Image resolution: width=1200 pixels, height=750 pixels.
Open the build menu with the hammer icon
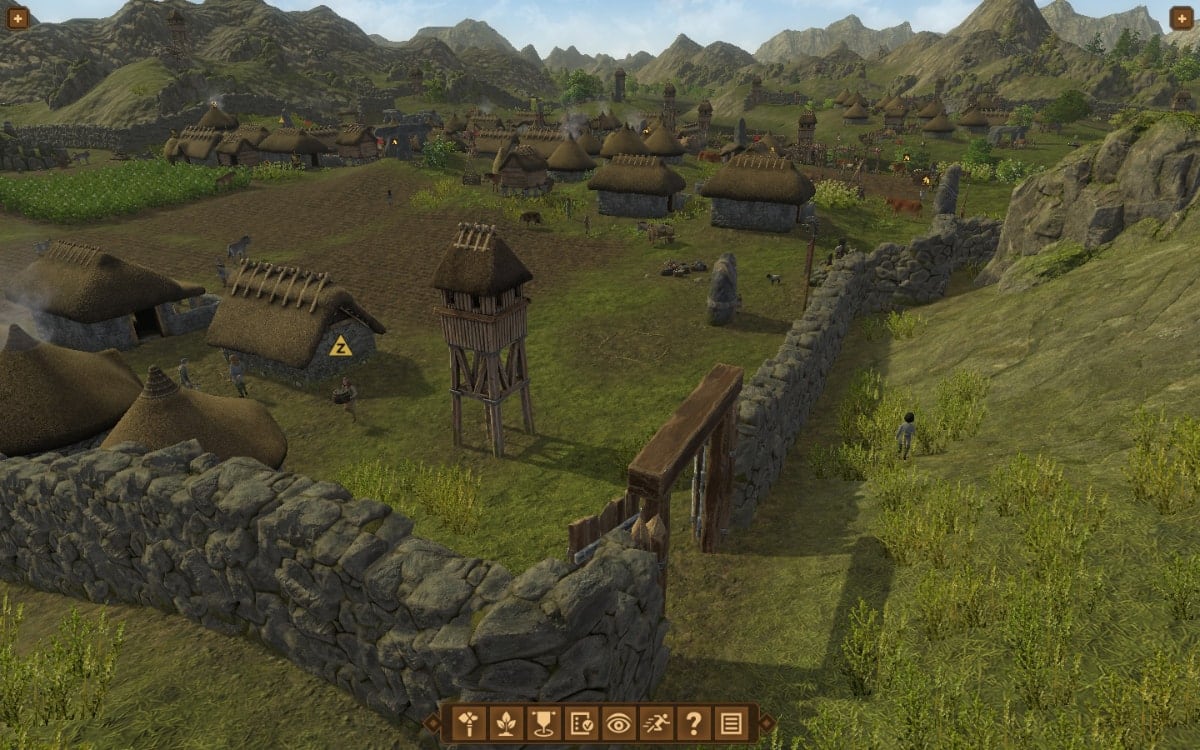467,722
